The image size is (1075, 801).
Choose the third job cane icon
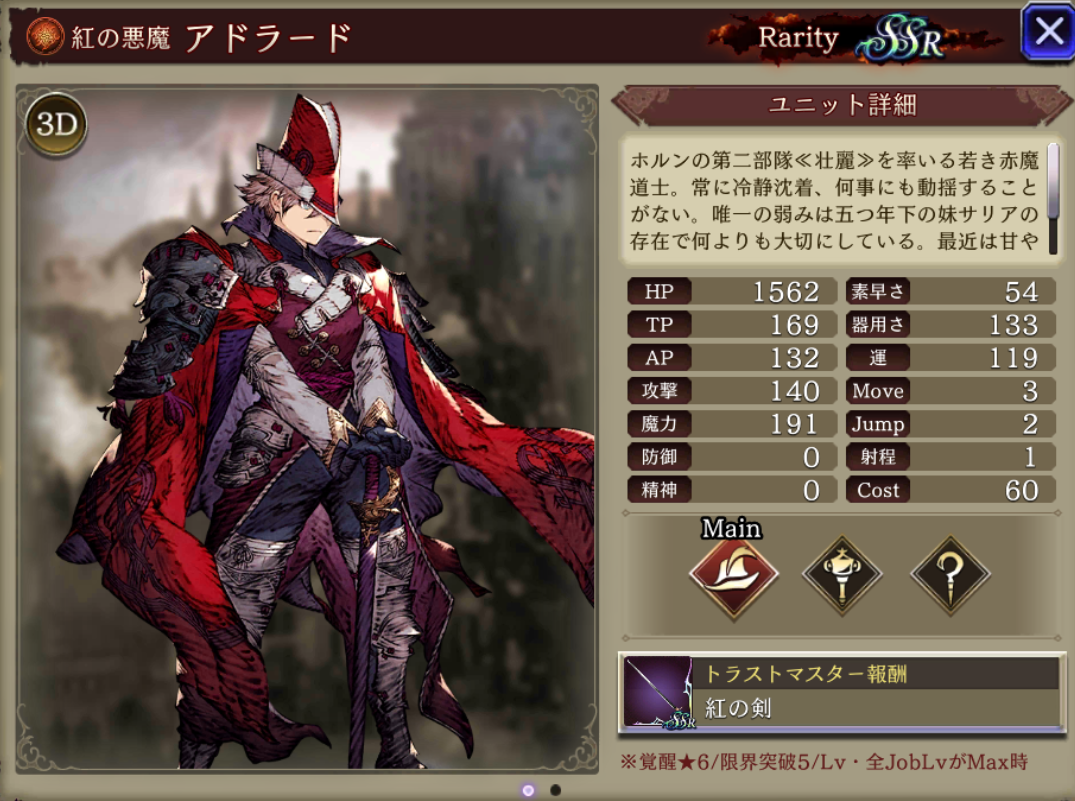click(949, 575)
